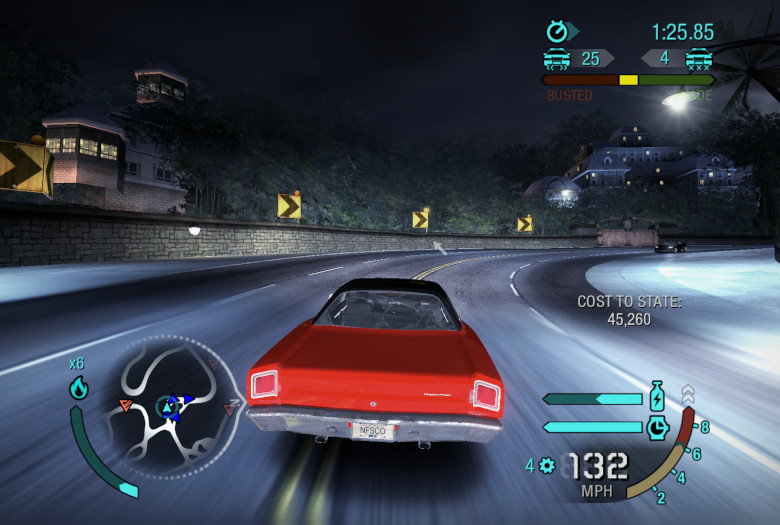This screenshot has width=780, height=525.
Task: Click the gear cog icon
Action: 547,465
